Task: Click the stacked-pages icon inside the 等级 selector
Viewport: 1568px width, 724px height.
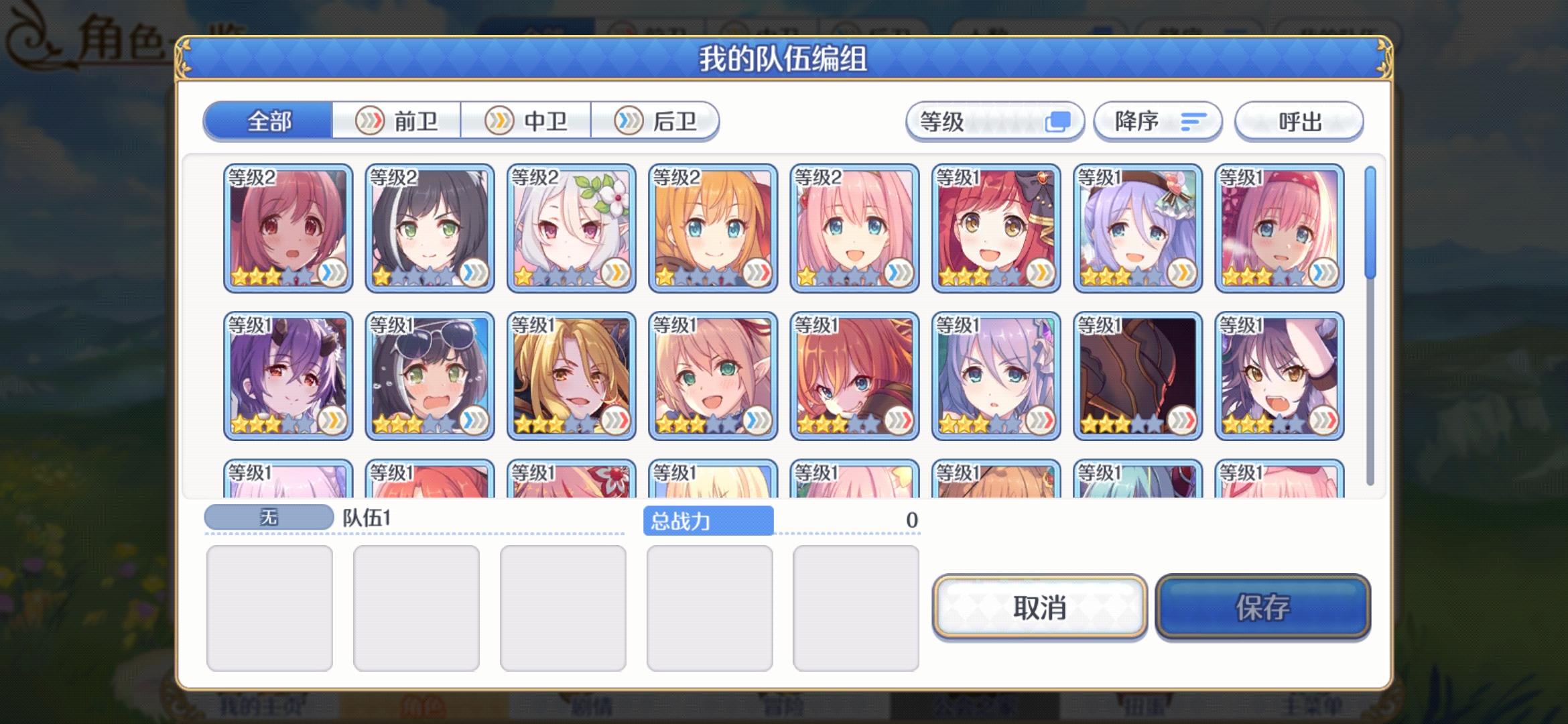Action: coord(1059,121)
